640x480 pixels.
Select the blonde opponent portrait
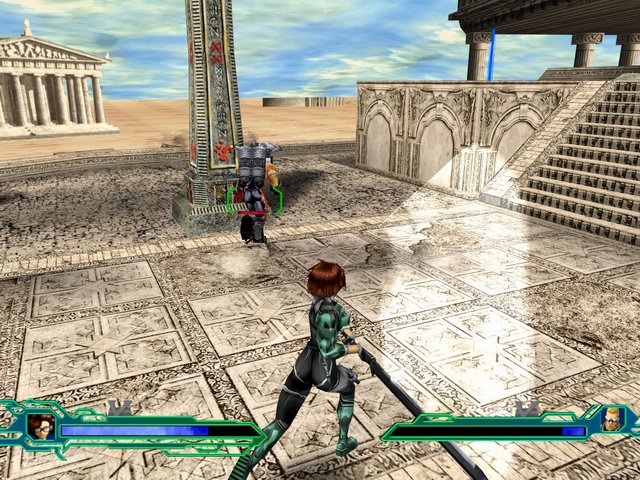click(x=611, y=420)
